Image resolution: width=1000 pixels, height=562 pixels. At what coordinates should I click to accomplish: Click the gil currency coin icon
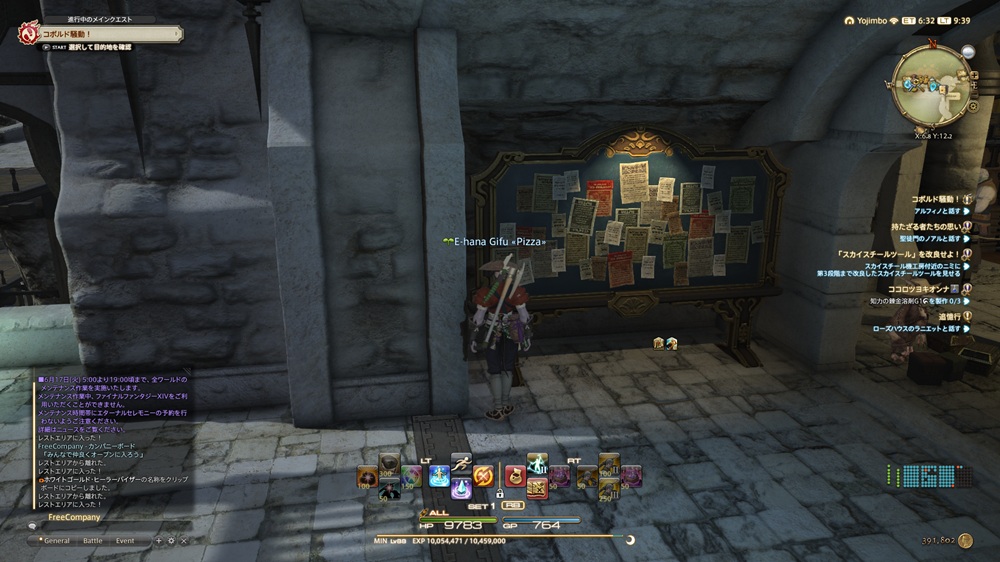click(965, 540)
